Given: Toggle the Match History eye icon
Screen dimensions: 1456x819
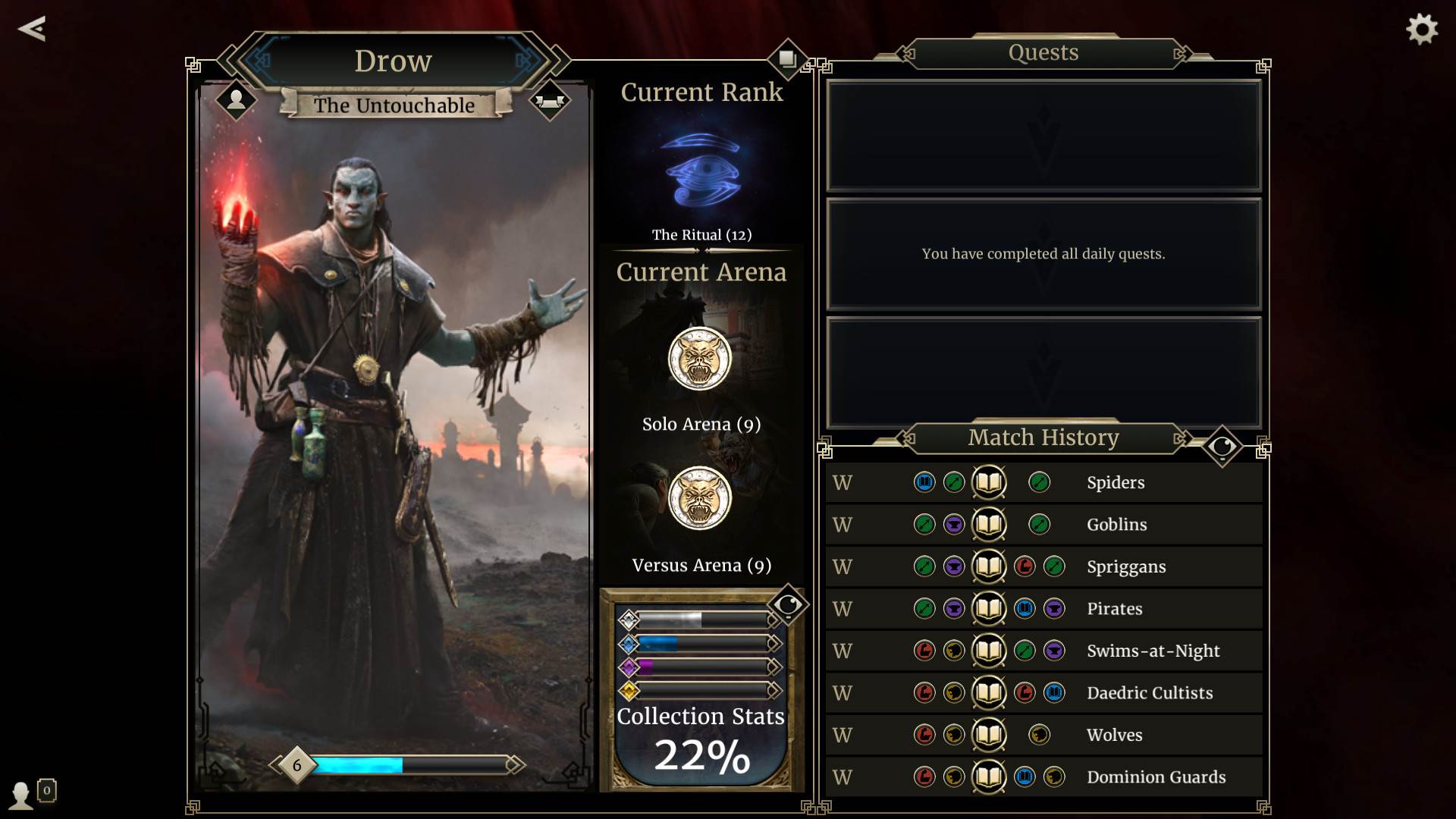Looking at the screenshot, I should [1222, 447].
